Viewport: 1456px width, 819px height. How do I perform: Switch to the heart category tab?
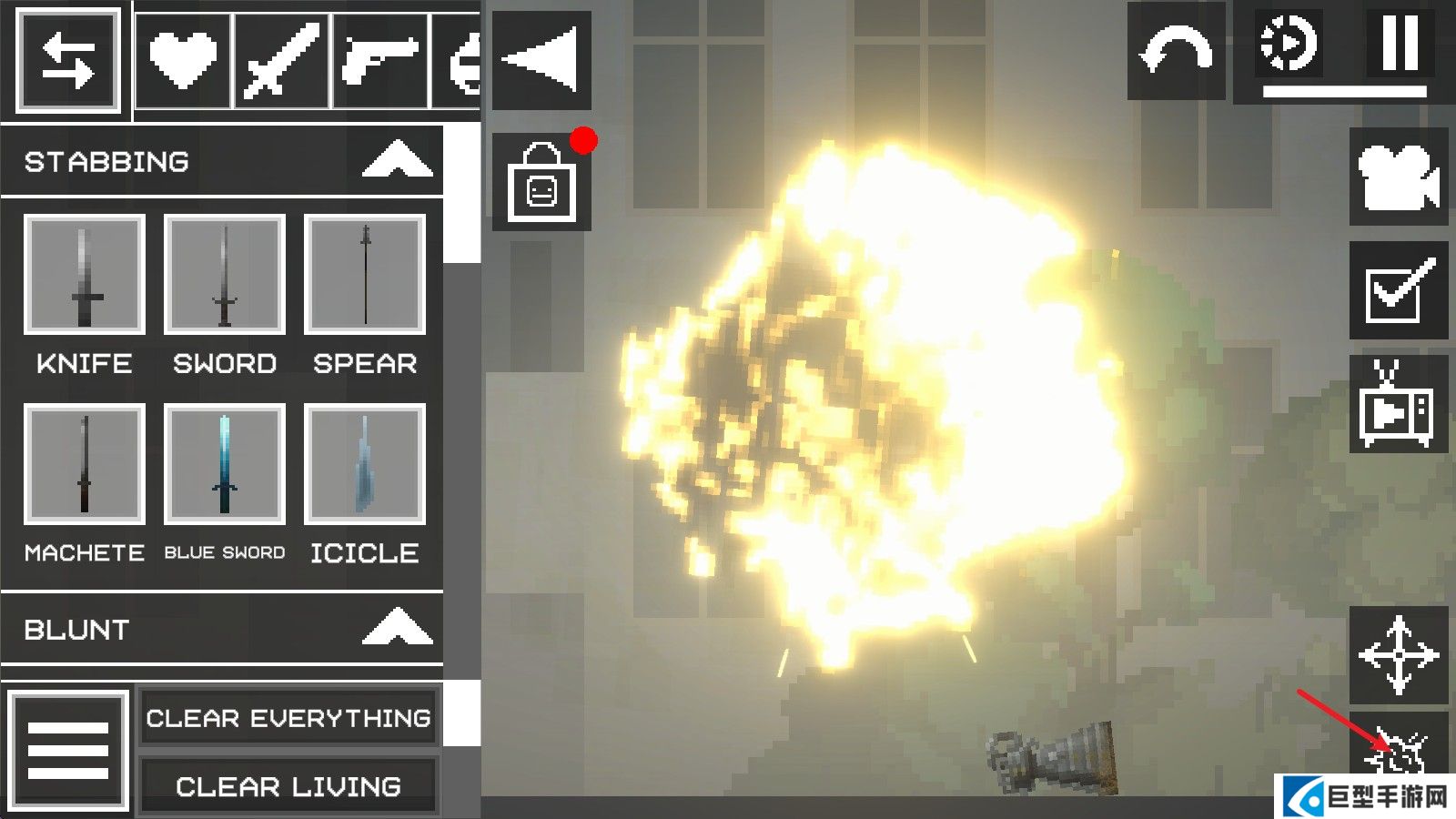click(183, 61)
